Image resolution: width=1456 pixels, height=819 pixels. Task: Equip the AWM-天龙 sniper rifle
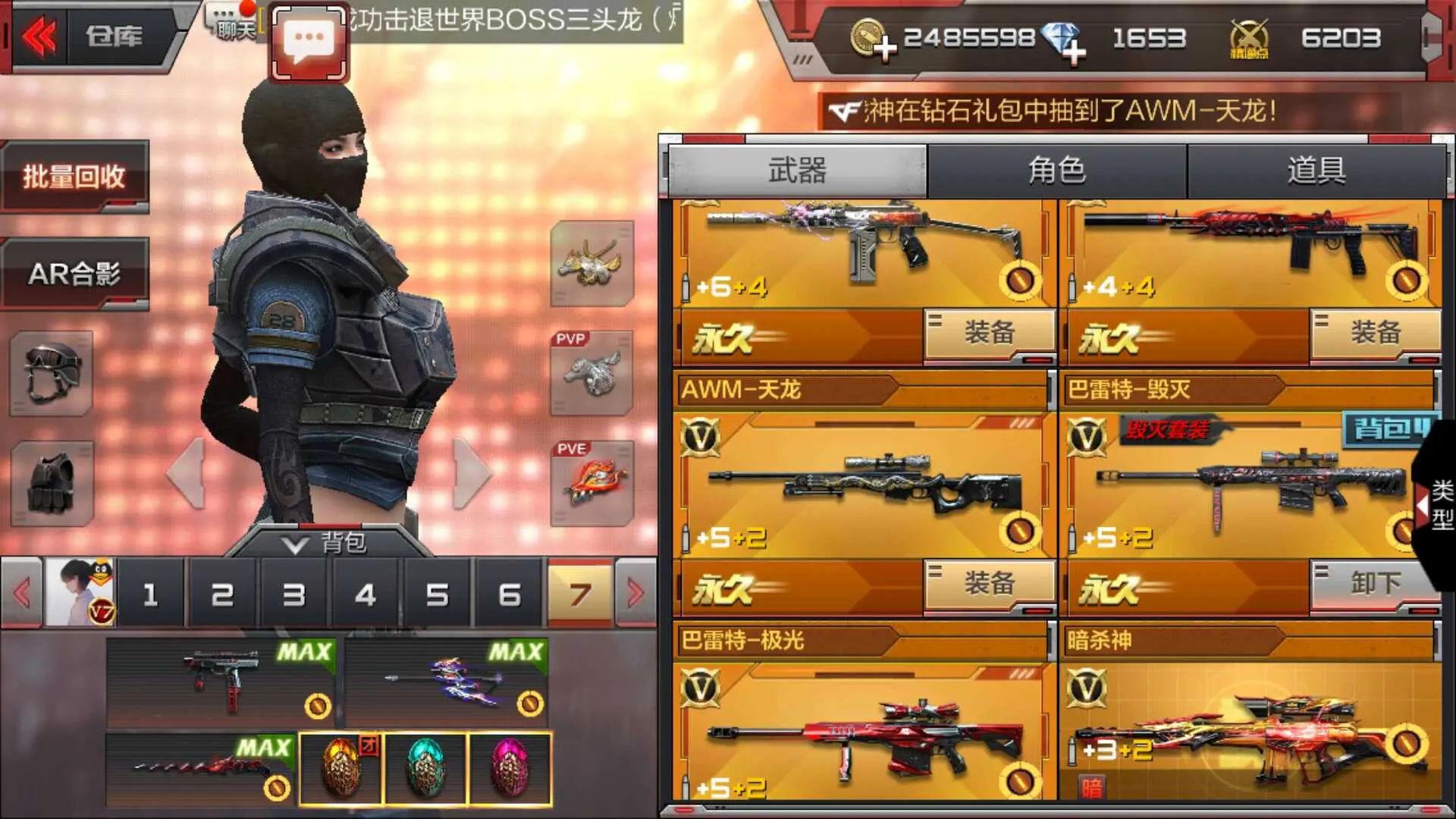click(989, 584)
